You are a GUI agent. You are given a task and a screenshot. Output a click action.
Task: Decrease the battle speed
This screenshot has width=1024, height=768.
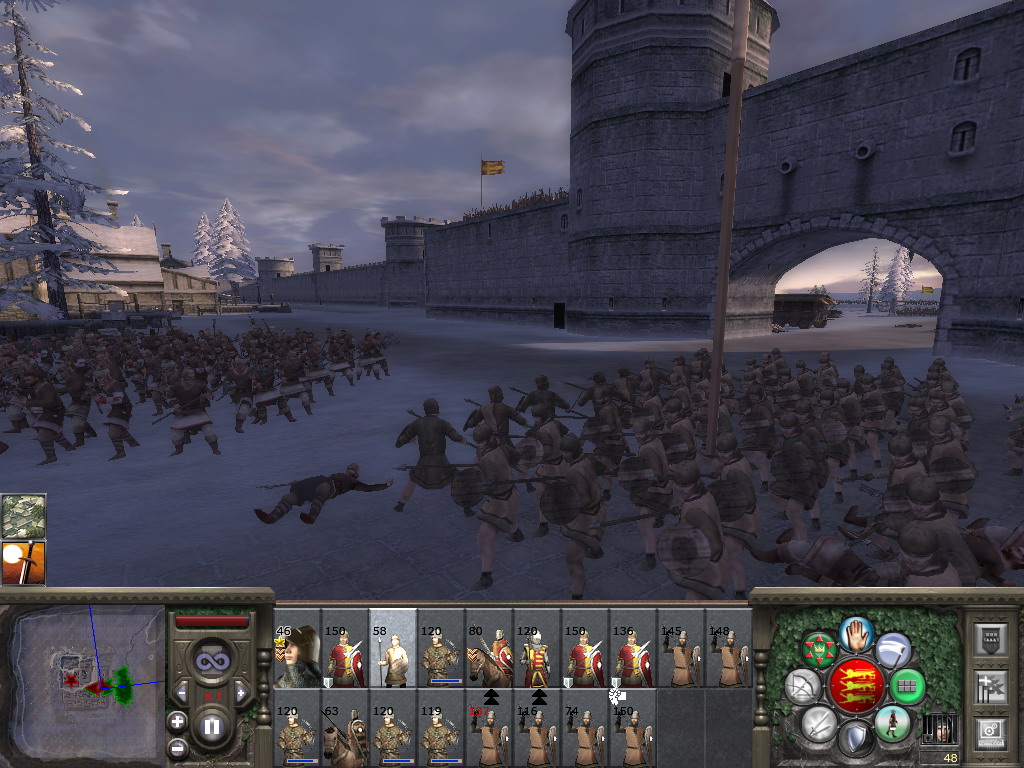point(181,692)
